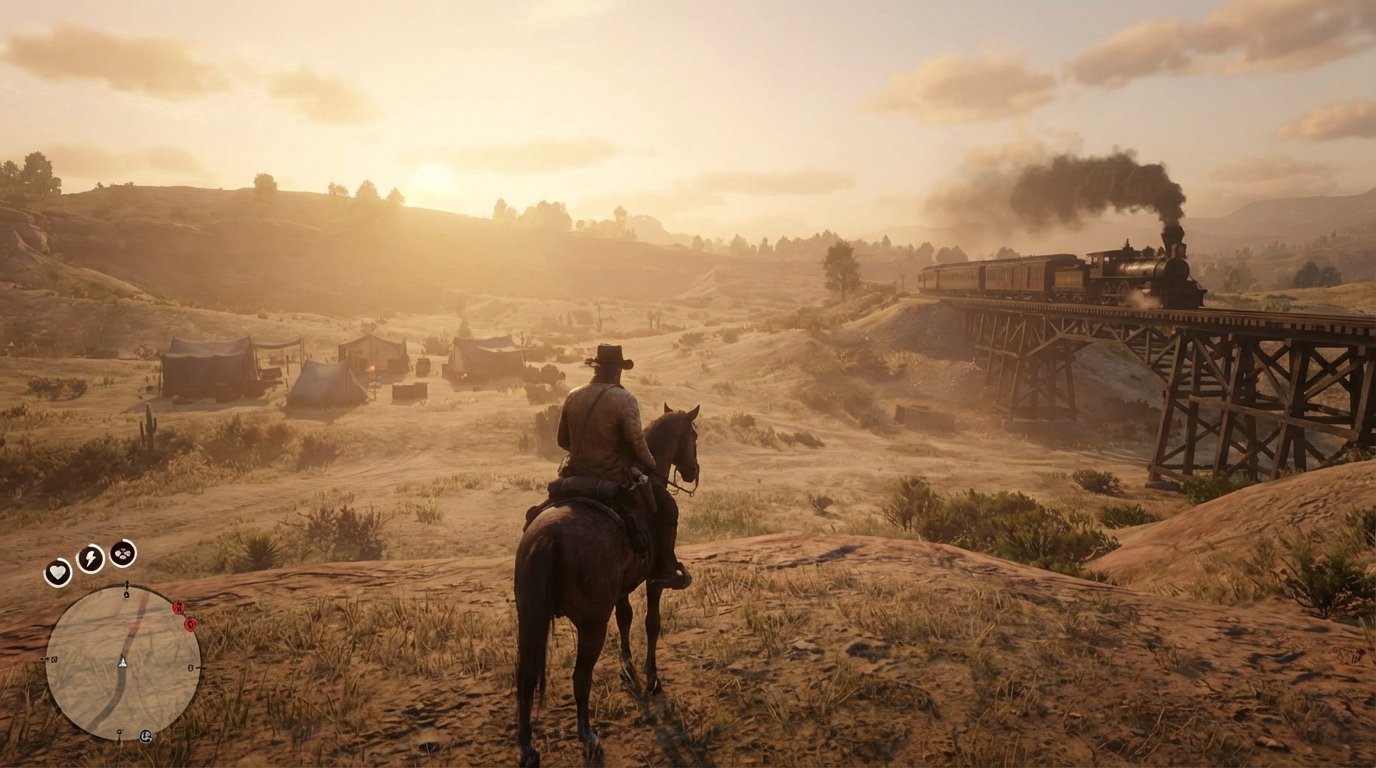Viewport: 1376px width, 768px height.
Task: Select the west compass marker
Action: click(53, 660)
